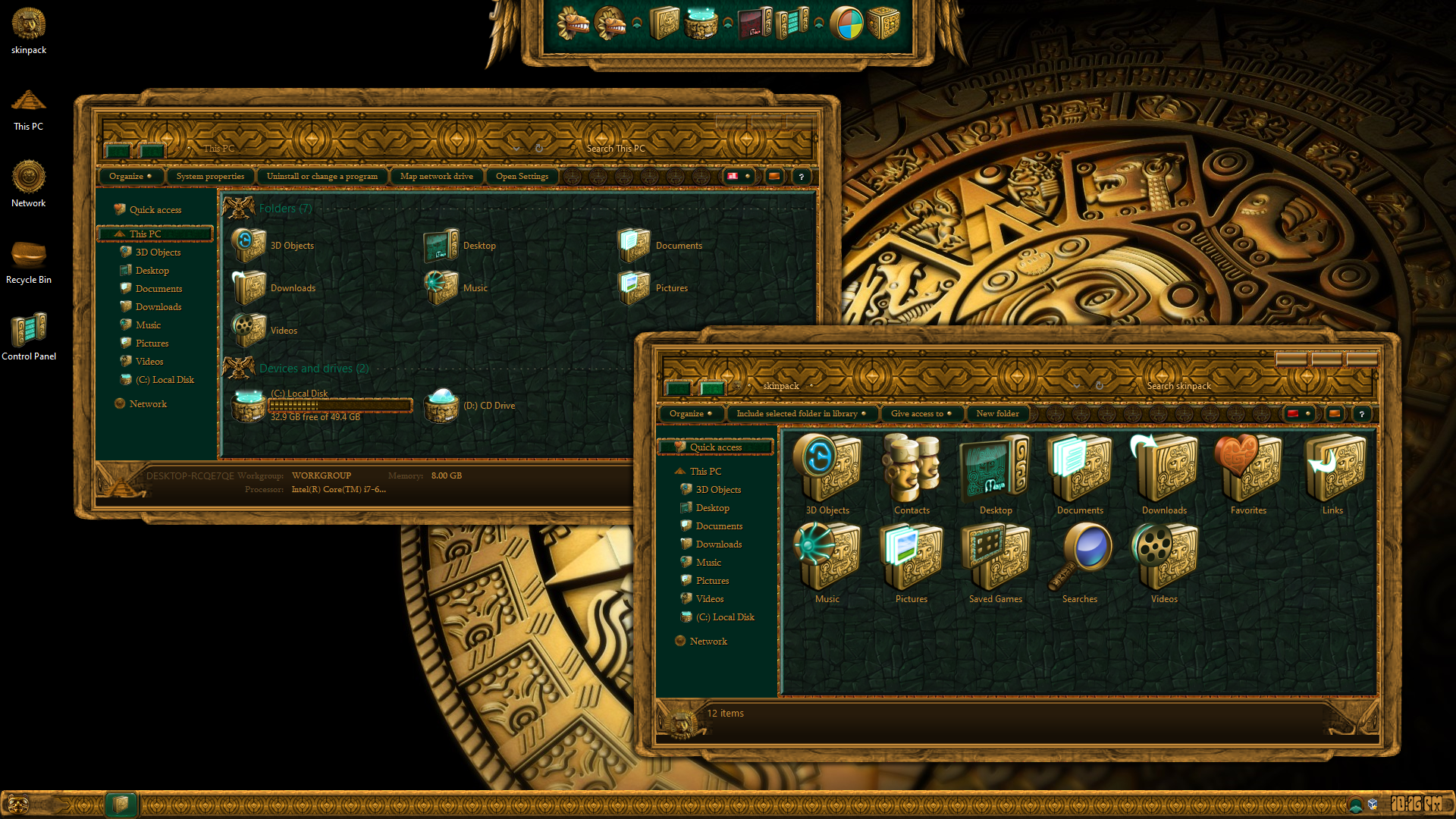
Task: Create a New folder in skinpack
Action: click(997, 414)
